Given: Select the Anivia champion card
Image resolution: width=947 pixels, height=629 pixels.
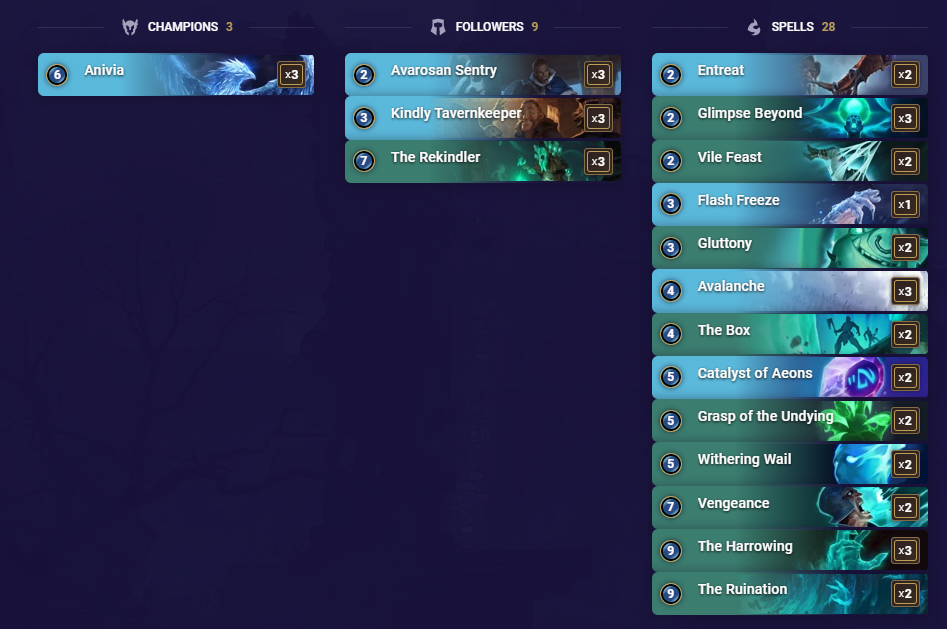Looking at the screenshot, I should pos(175,75).
